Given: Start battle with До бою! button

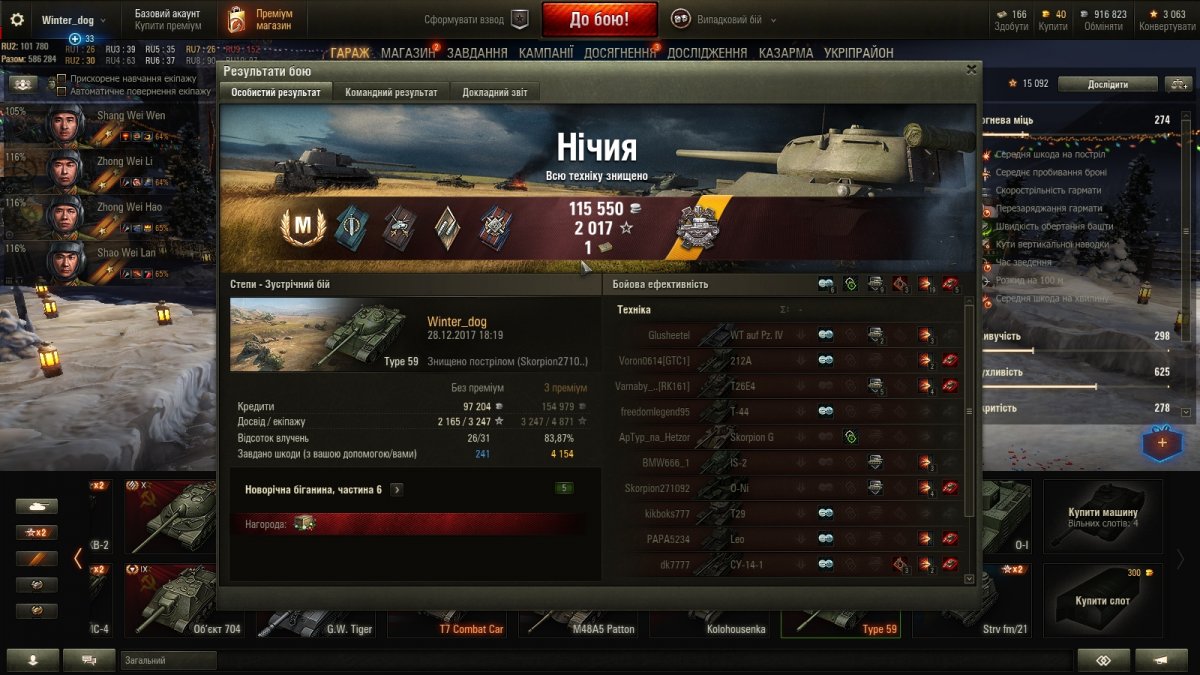Looking at the screenshot, I should tap(599, 19).
